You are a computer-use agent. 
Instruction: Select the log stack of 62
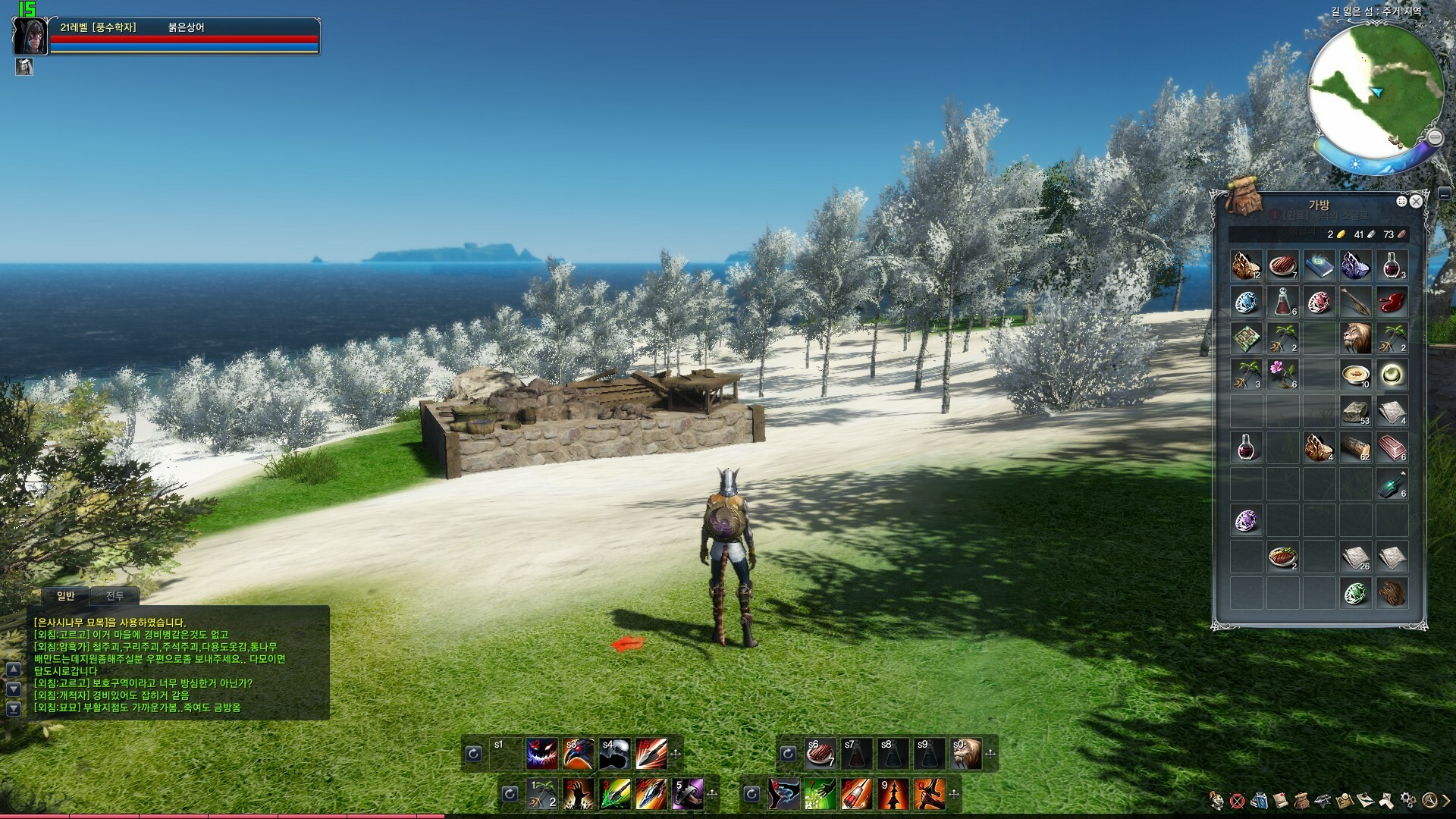[1356, 447]
